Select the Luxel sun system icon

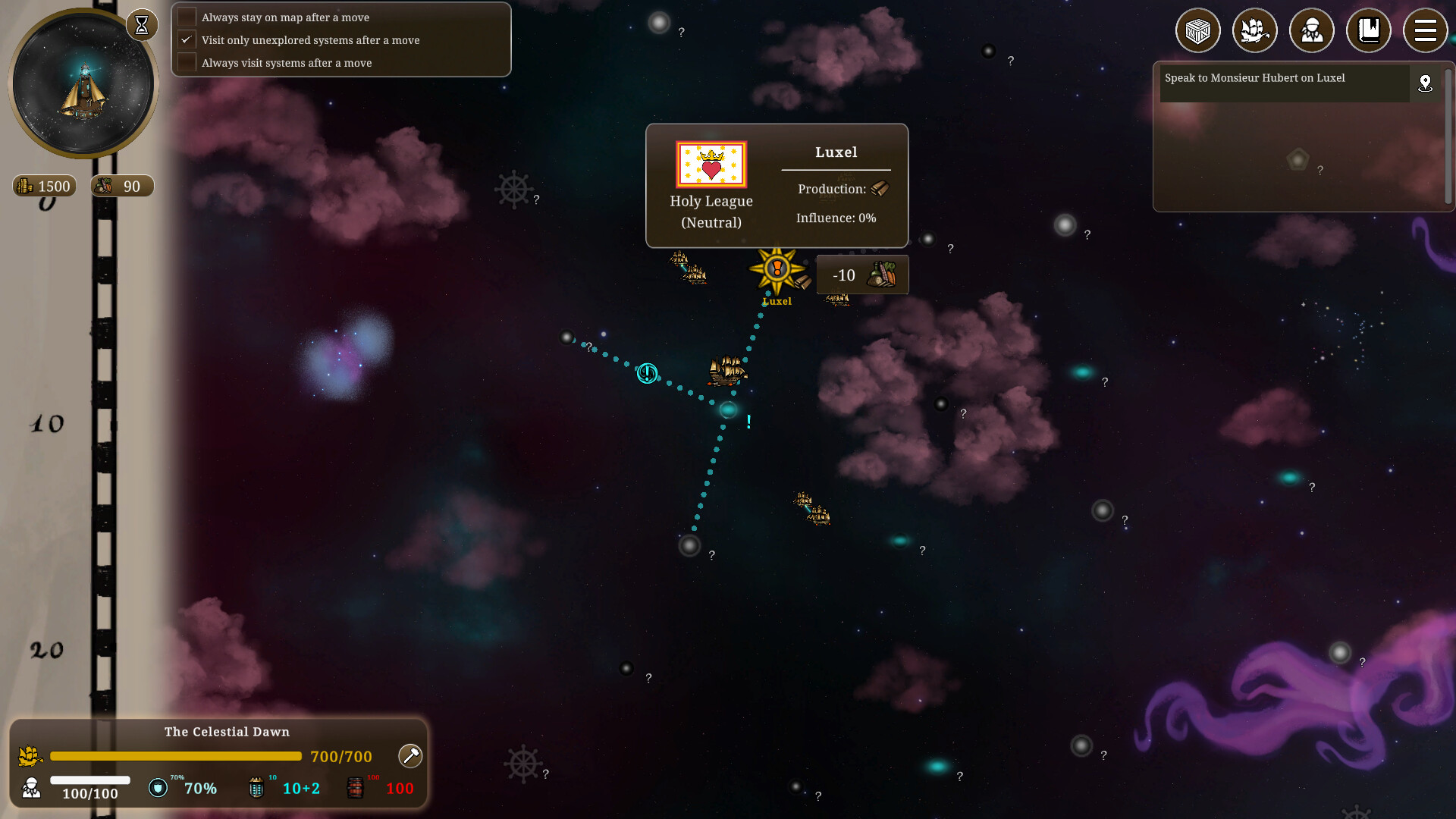point(775,268)
